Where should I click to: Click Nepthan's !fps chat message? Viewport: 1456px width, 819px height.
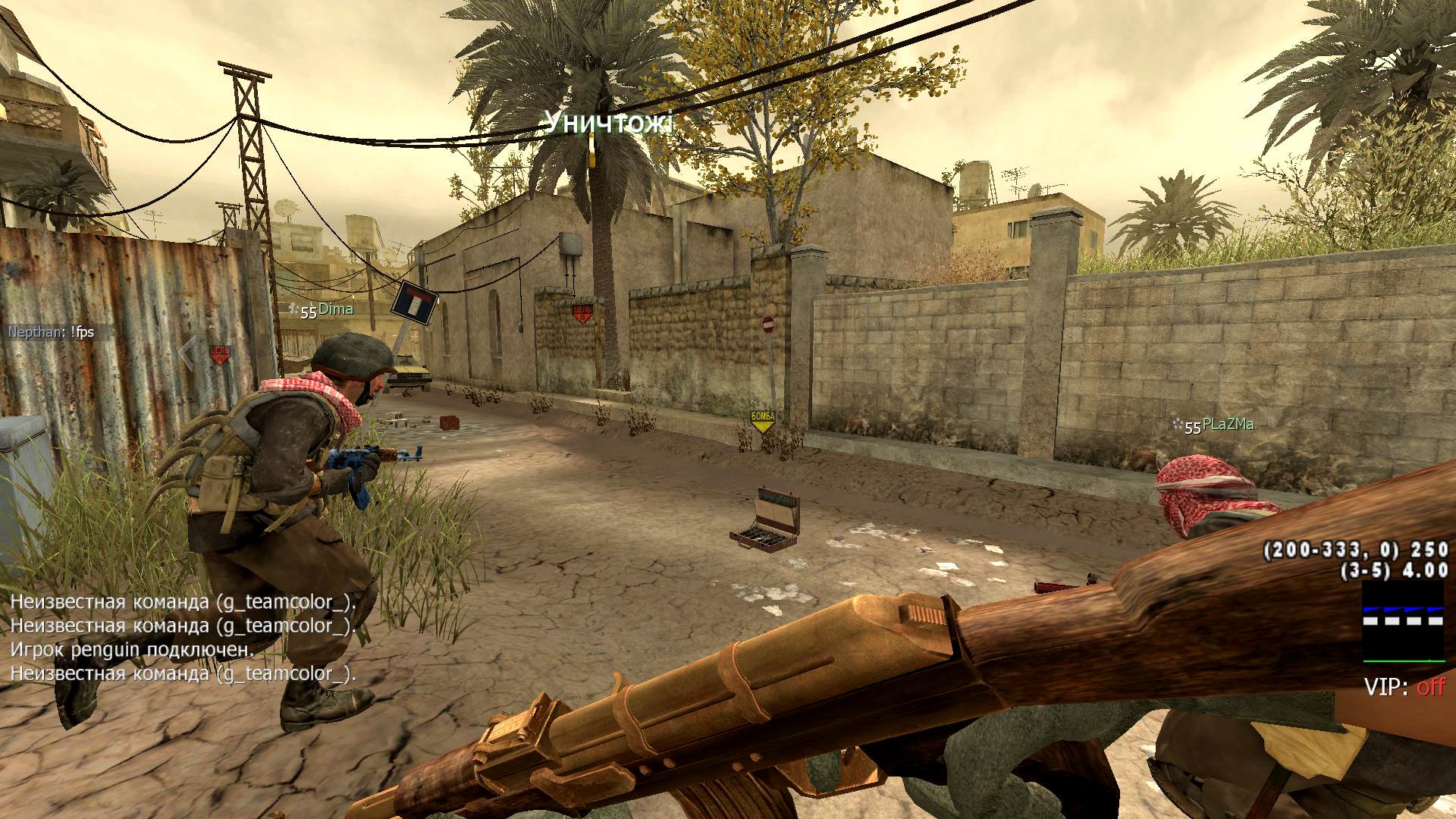51,332
